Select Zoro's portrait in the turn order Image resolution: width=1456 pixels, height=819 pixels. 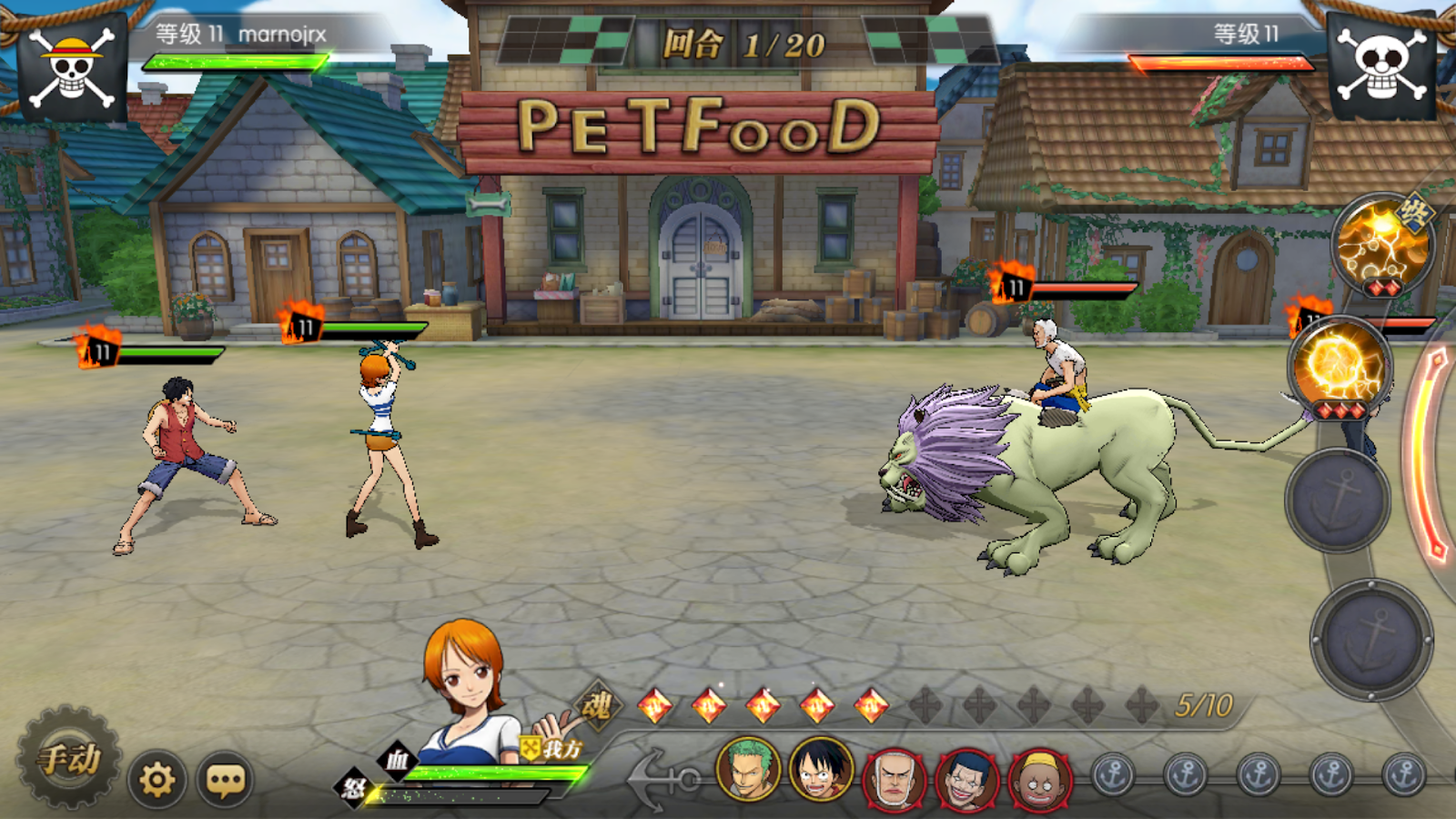pyautogui.click(x=748, y=770)
